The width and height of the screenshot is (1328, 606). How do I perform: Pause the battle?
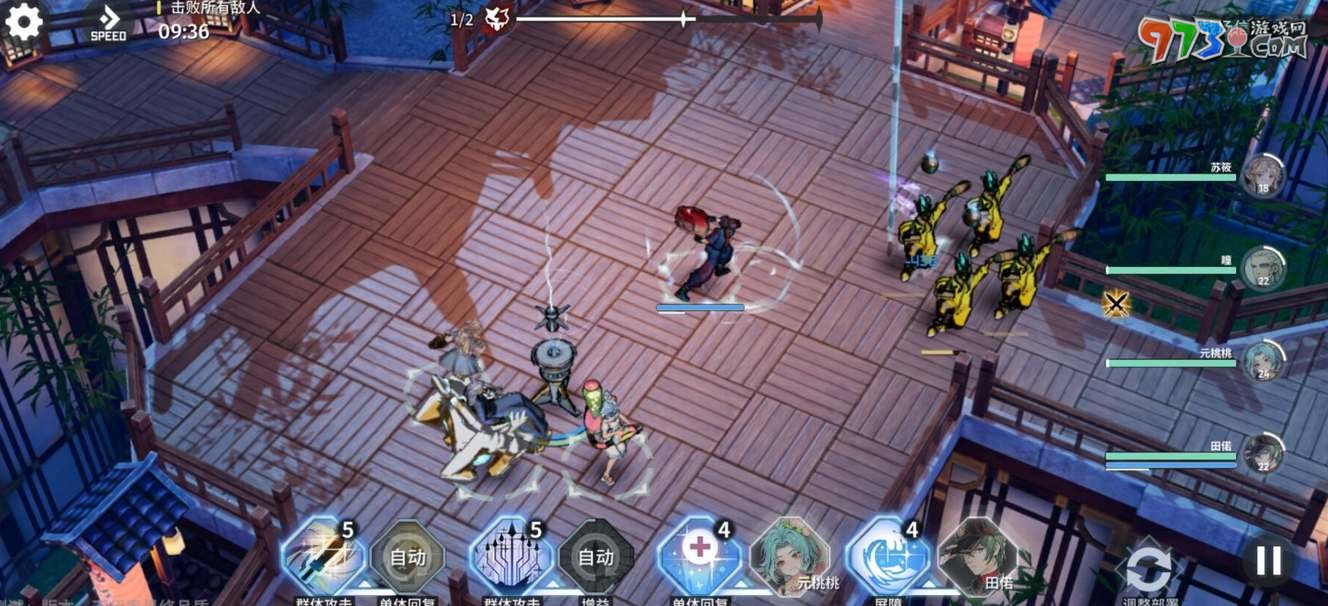[1268, 560]
